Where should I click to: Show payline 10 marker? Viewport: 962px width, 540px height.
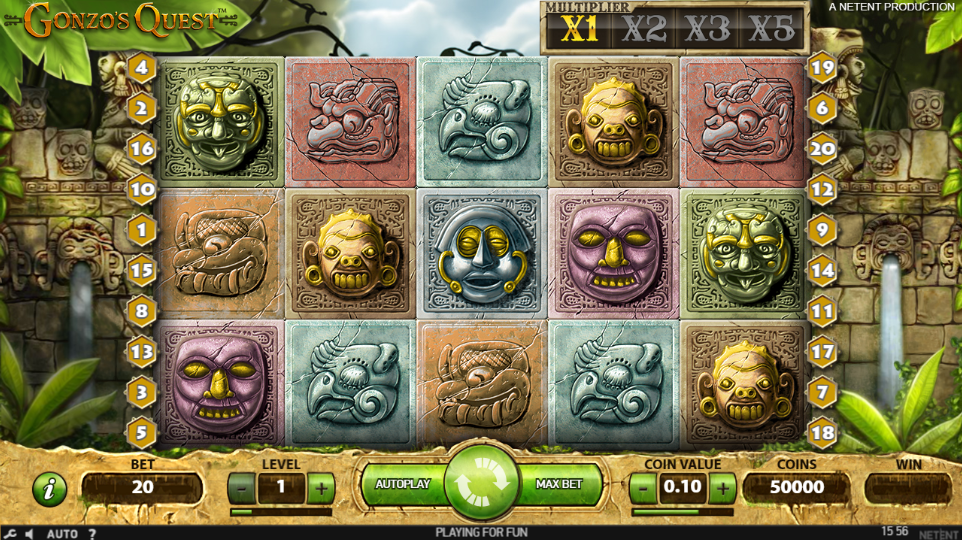[x=141, y=188]
